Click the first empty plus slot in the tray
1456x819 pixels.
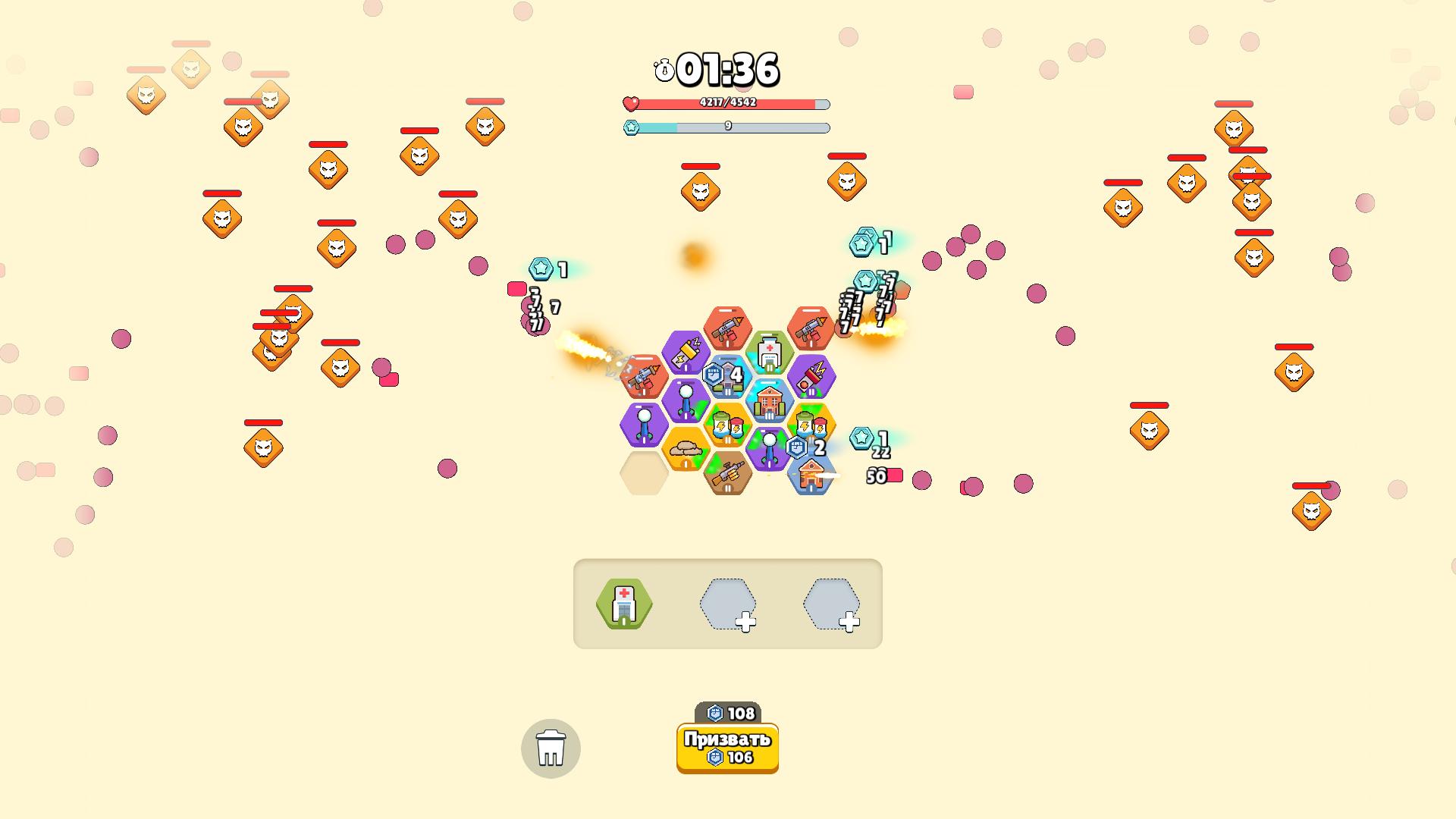point(726,604)
